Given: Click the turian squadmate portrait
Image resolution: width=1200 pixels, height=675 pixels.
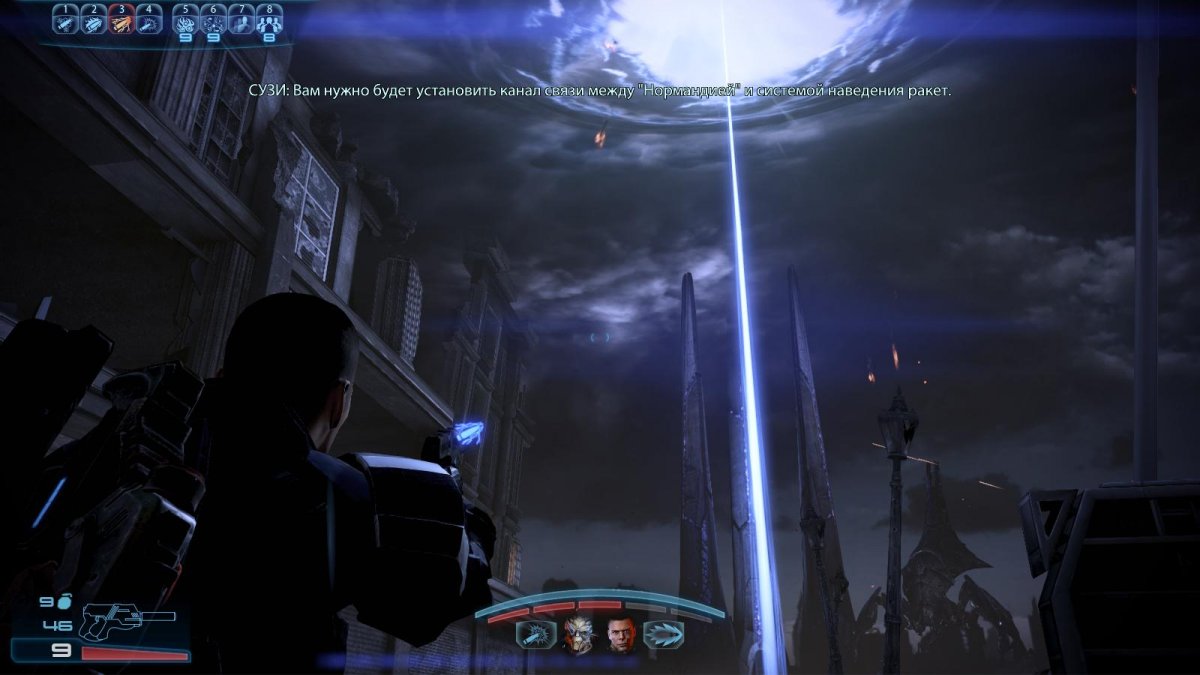Looking at the screenshot, I should tap(577, 634).
